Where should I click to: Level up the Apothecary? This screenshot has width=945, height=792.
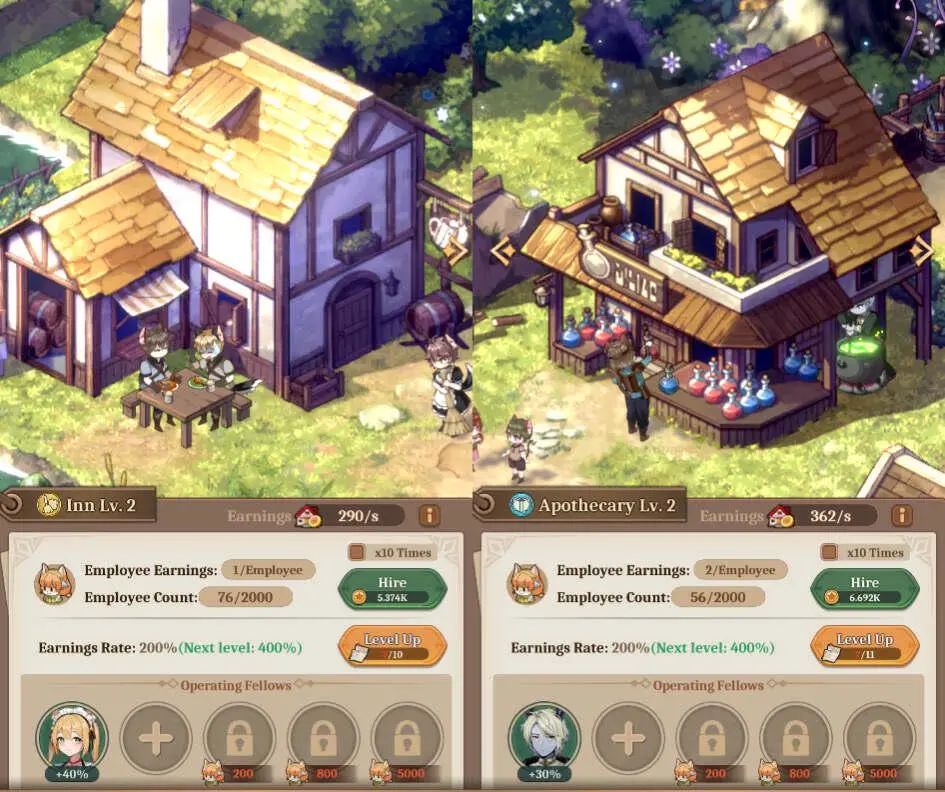(x=864, y=645)
